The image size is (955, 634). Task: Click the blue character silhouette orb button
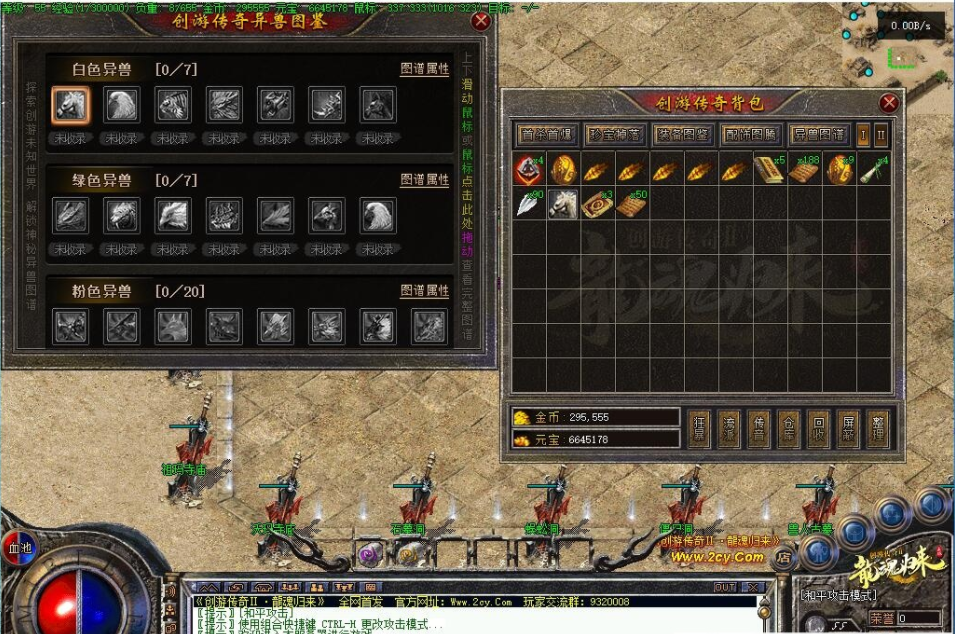click(x=818, y=550)
